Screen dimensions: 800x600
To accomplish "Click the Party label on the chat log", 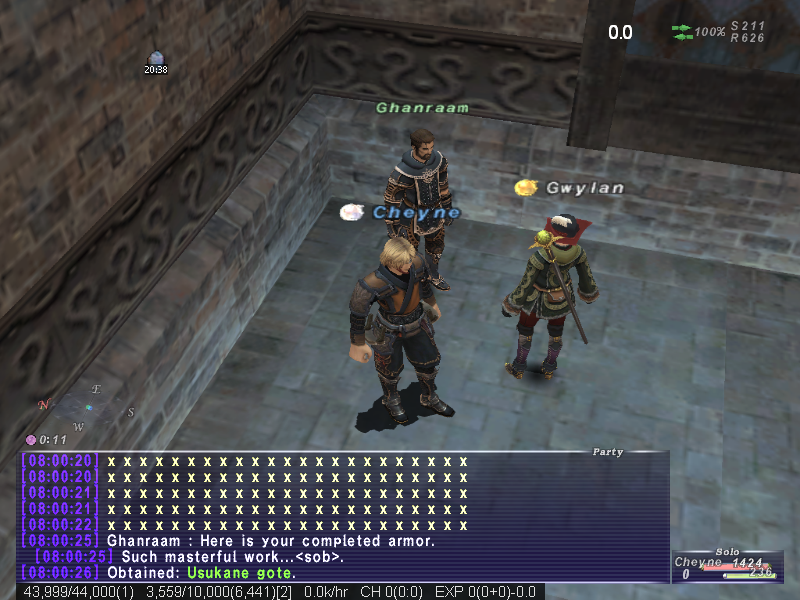I will 607,452.
